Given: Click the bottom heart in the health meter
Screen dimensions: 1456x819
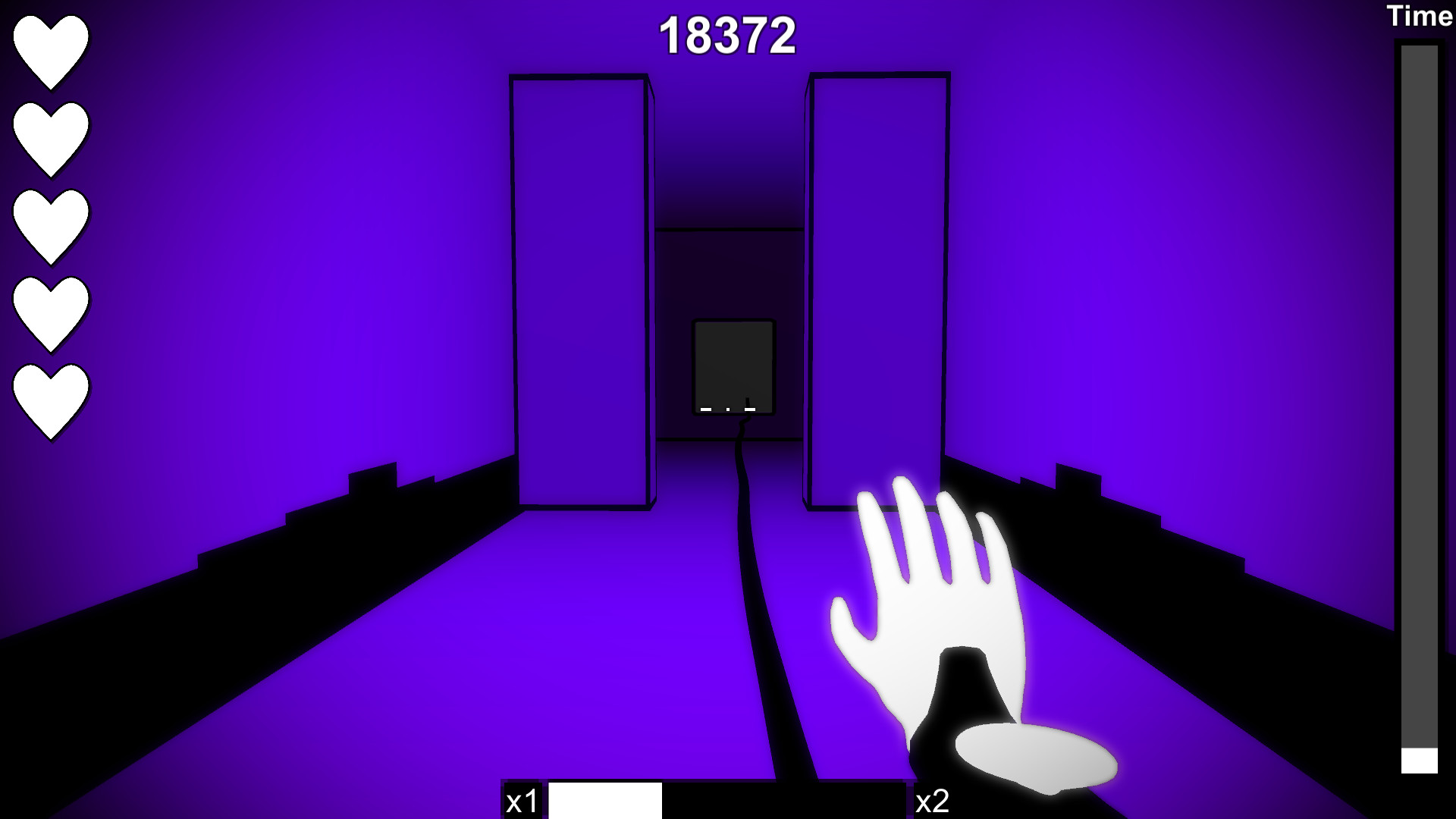Looking at the screenshot, I should click(x=49, y=394).
